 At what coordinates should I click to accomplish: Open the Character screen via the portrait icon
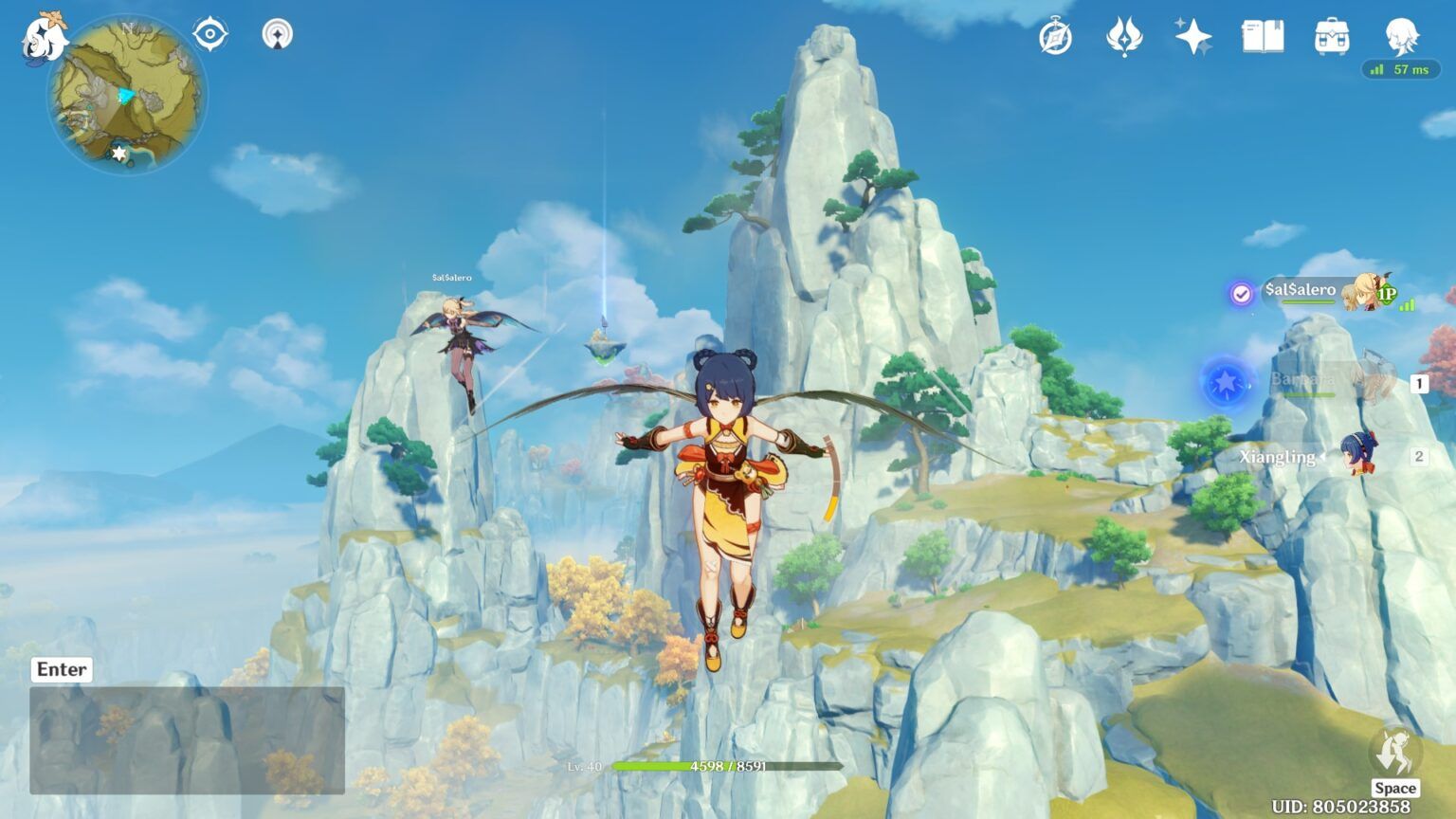point(1401,36)
